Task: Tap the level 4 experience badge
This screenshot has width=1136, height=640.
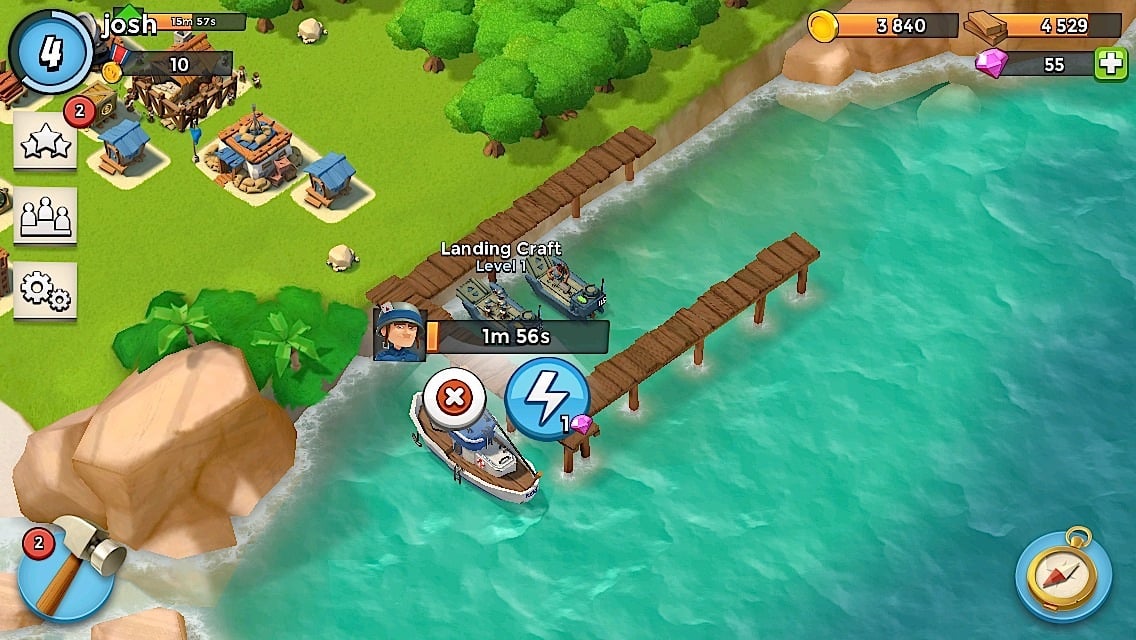Action: pyautogui.click(x=49, y=51)
